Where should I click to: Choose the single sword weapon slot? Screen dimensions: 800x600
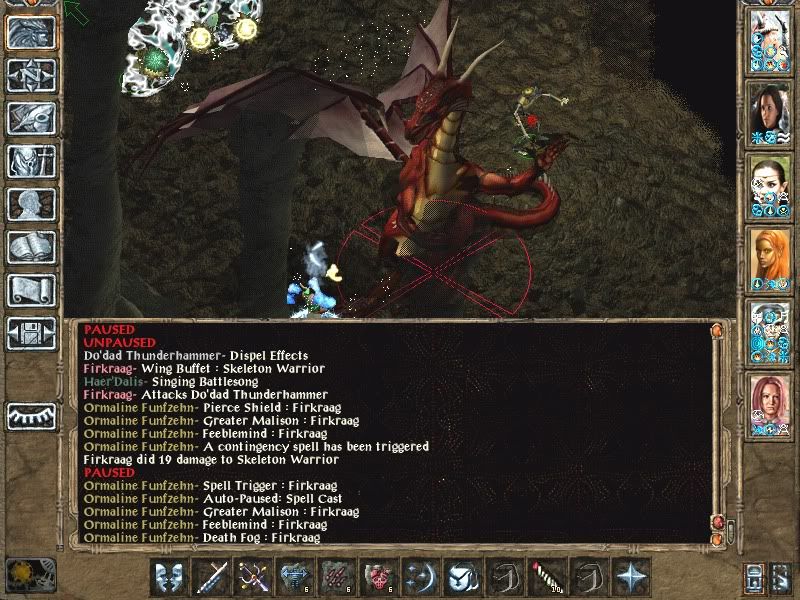click(212, 577)
